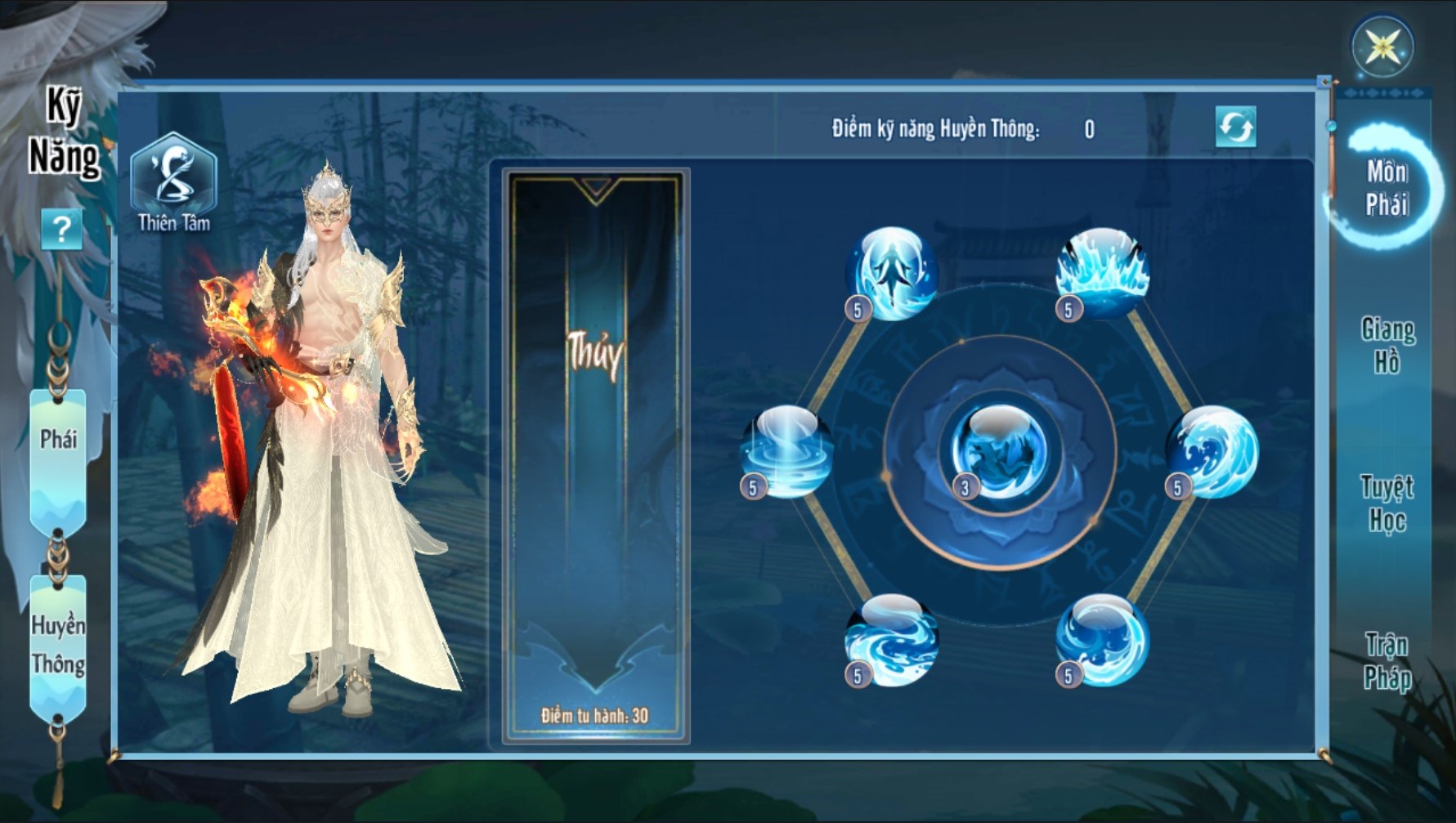Image resolution: width=1456 pixels, height=823 pixels.
Task: Select the swirling water currents skill icon
Action: coord(891,640)
